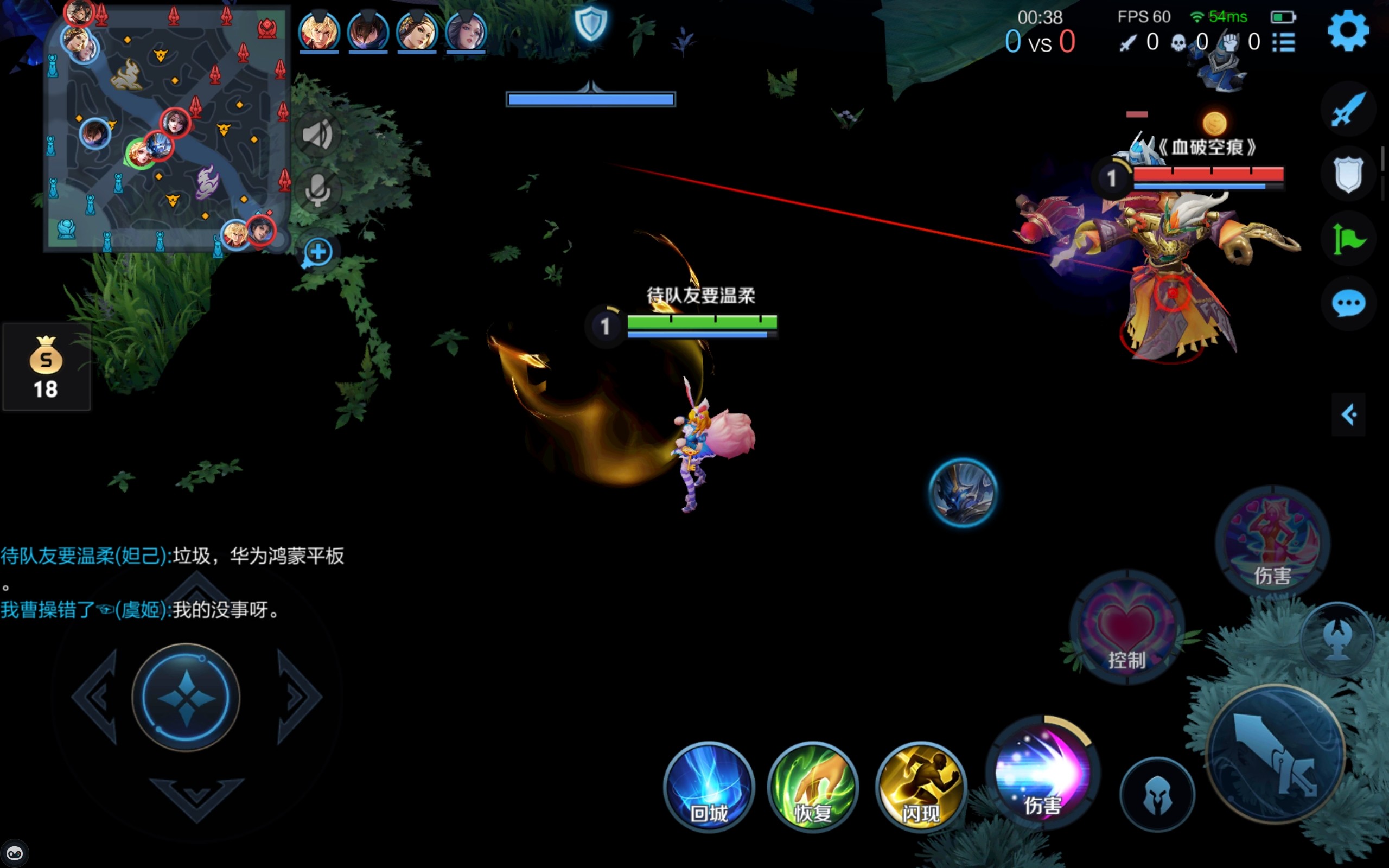Toggle the microphone voice button
1389x868 pixels.
[x=317, y=190]
